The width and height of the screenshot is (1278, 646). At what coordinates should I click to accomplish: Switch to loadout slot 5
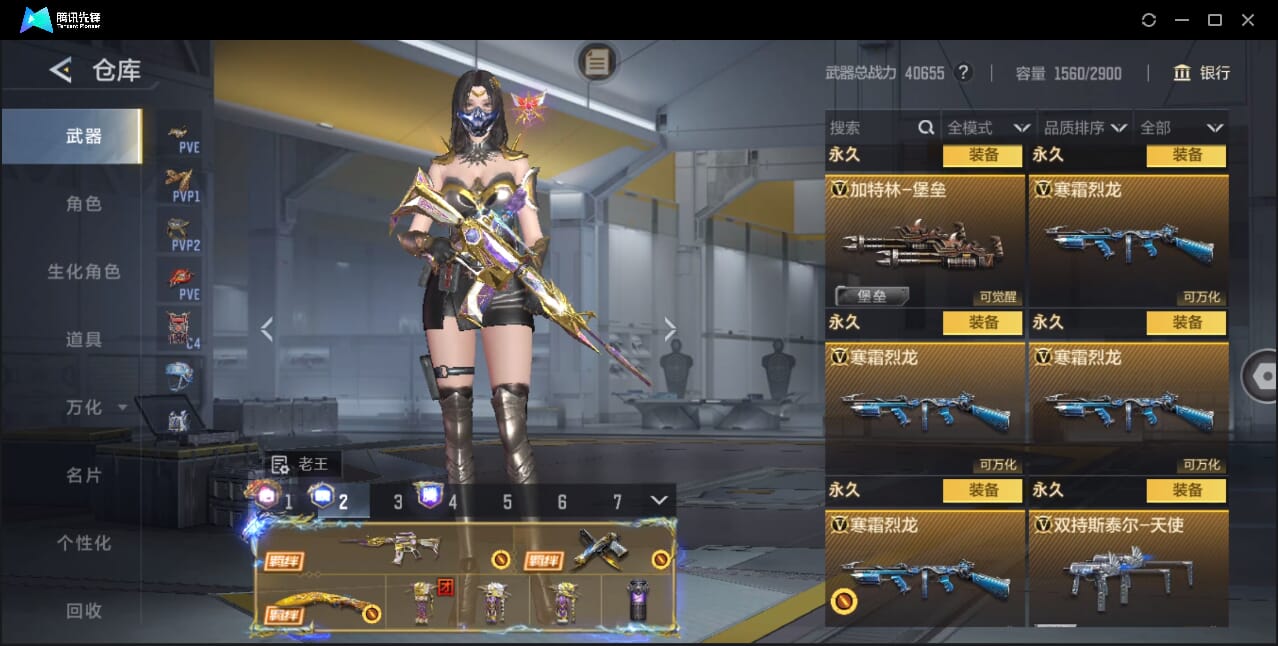pos(507,502)
